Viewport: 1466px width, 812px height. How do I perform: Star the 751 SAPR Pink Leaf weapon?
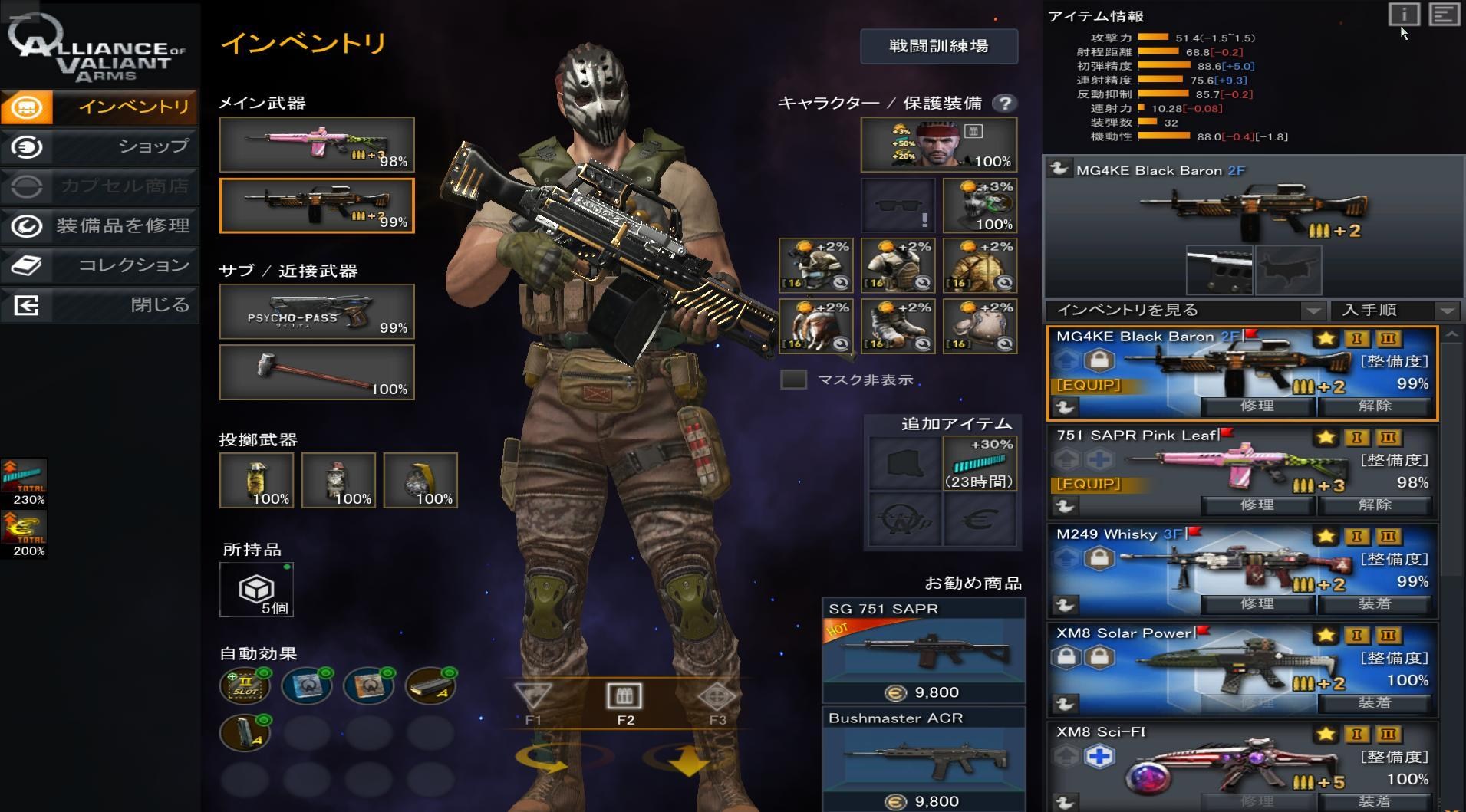point(1326,437)
